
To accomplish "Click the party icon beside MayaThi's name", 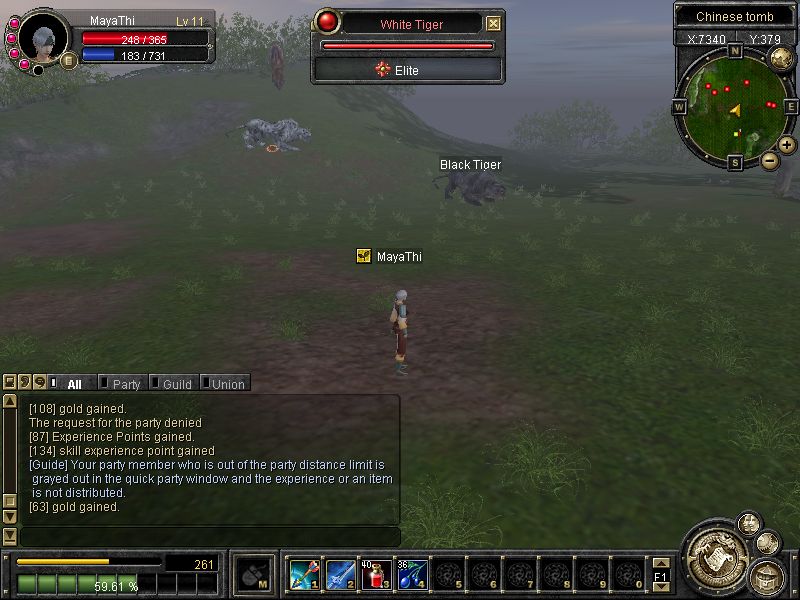I will pyautogui.click(x=364, y=256).
